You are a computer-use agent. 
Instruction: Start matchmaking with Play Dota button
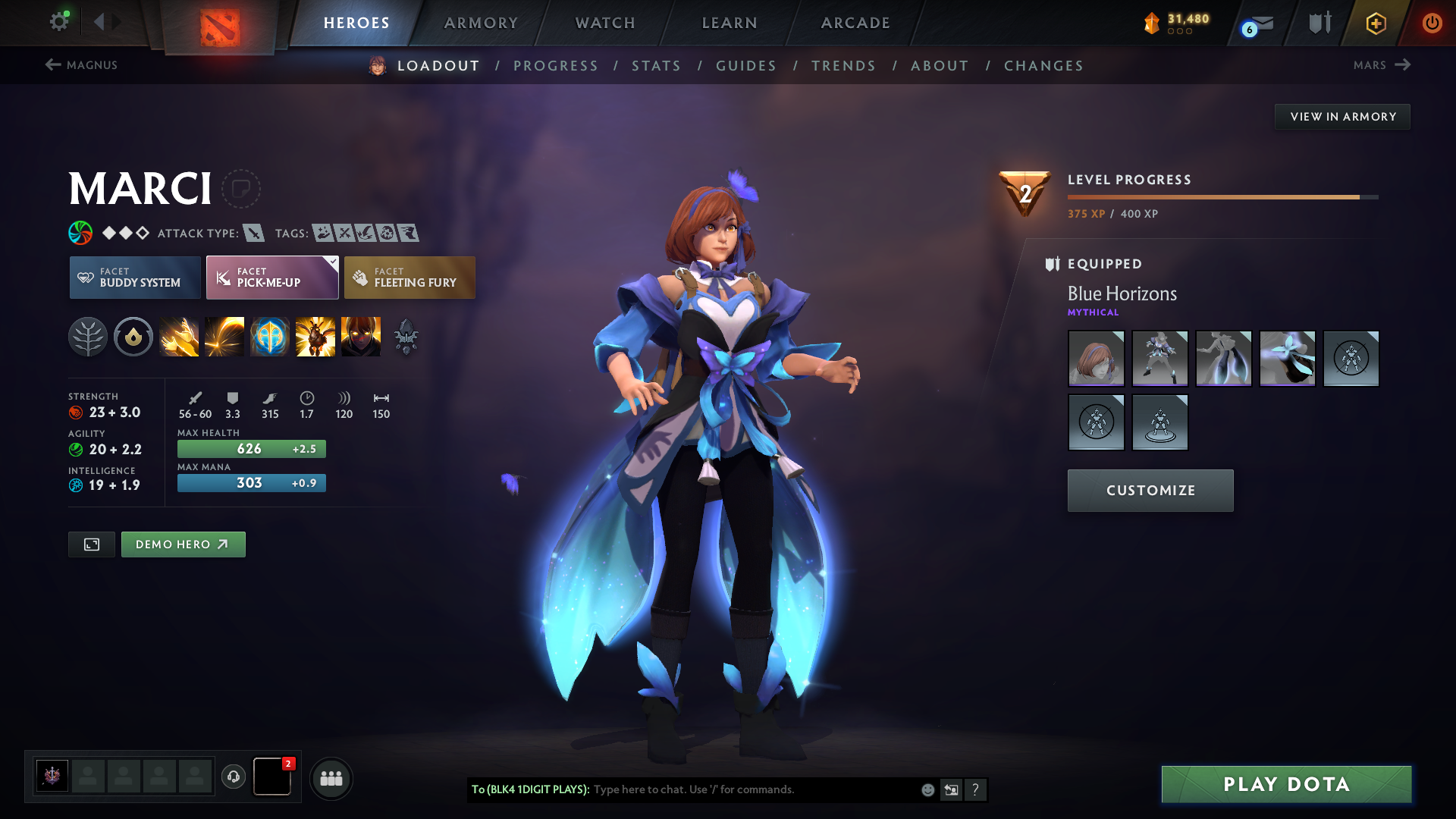coord(1286,784)
